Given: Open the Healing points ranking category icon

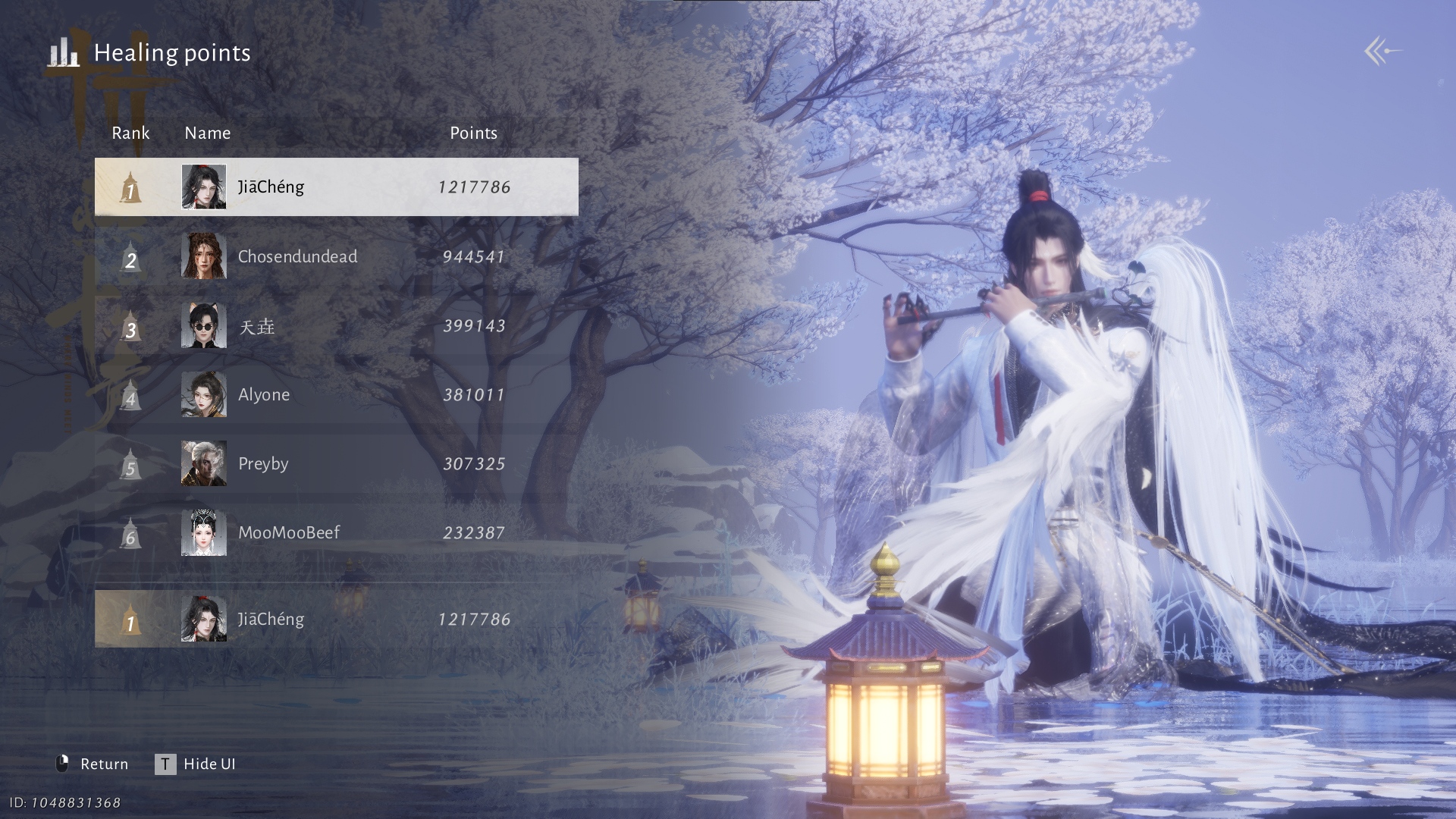Looking at the screenshot, I should (64, 53).
